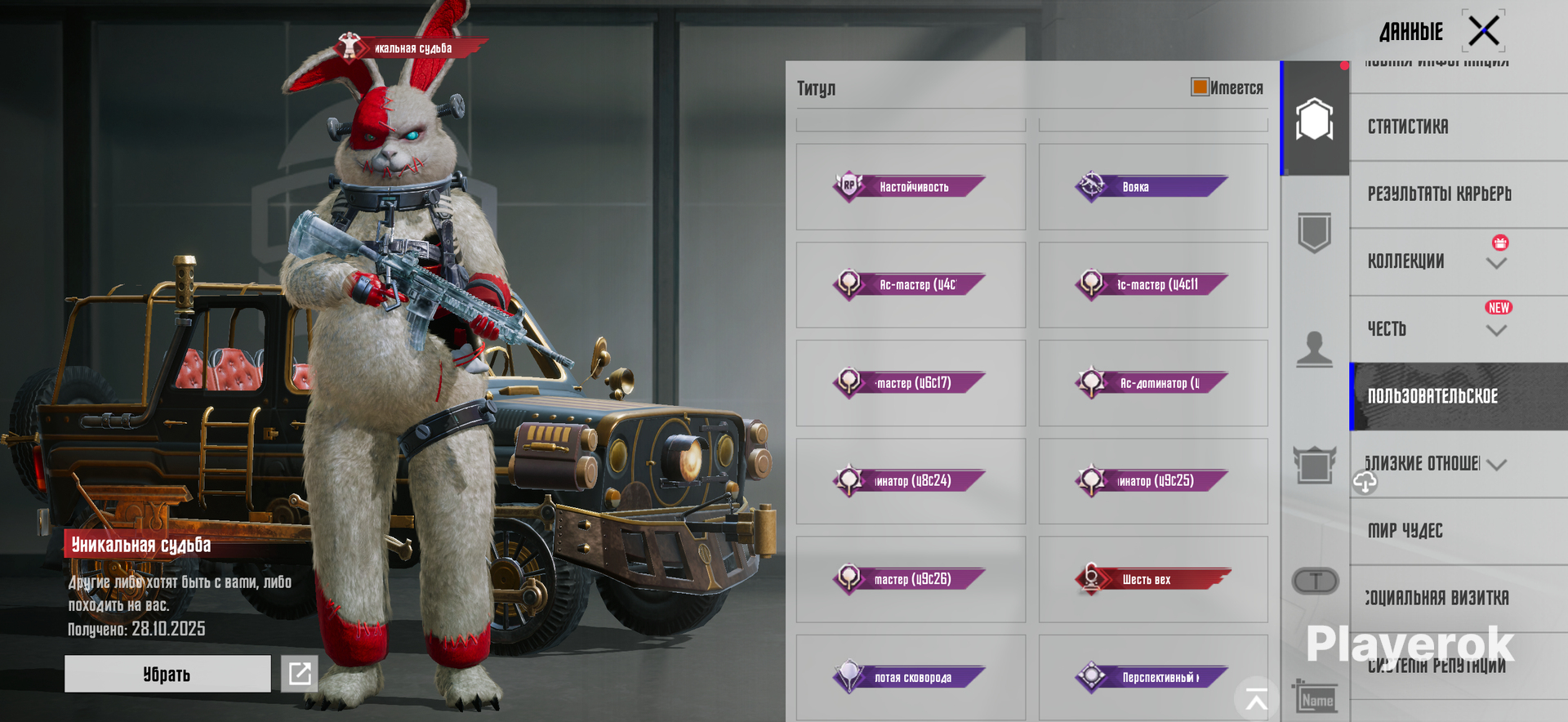Select the Шесть вех red title
The image size is (1568, 722).
point(1152,579)
